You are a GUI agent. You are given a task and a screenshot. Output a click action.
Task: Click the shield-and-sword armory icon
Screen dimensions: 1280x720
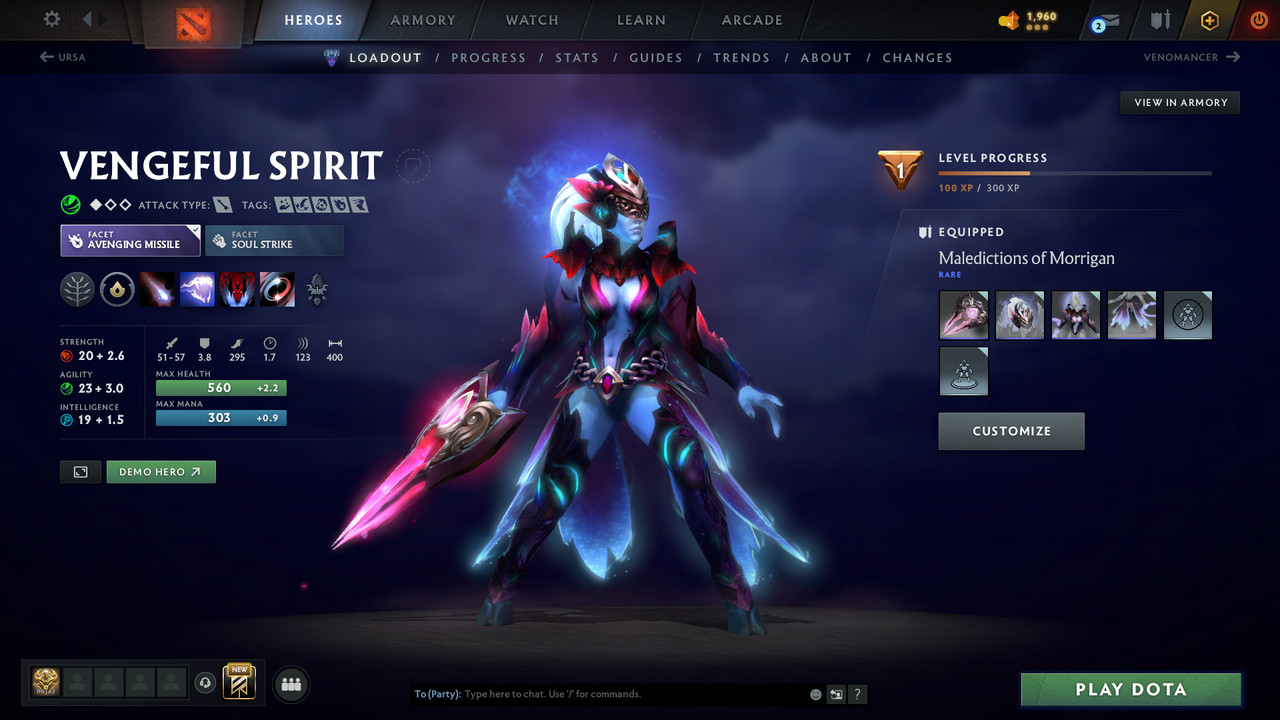coord(1161,19)
